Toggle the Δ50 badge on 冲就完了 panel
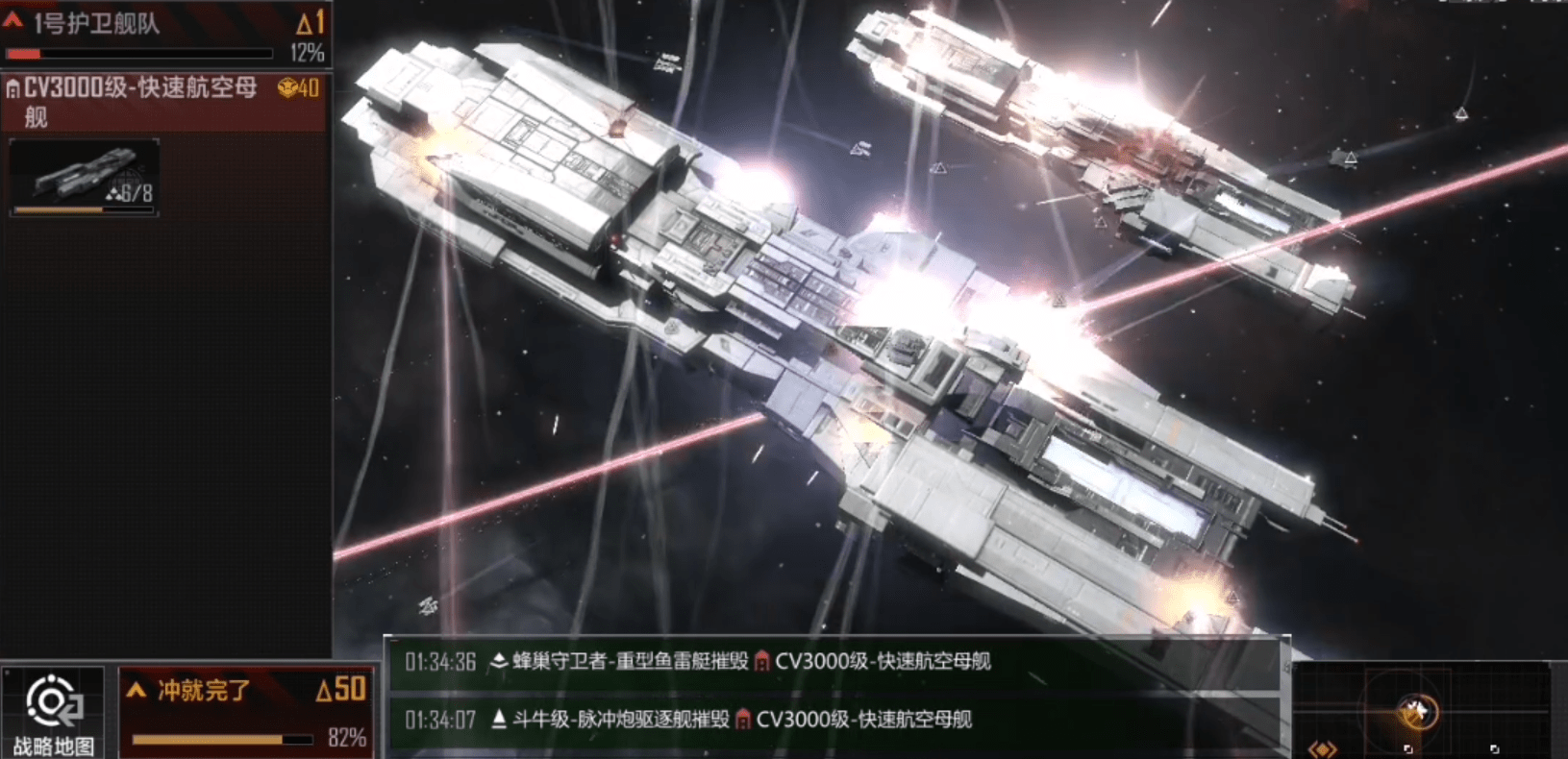 (342, 688)
